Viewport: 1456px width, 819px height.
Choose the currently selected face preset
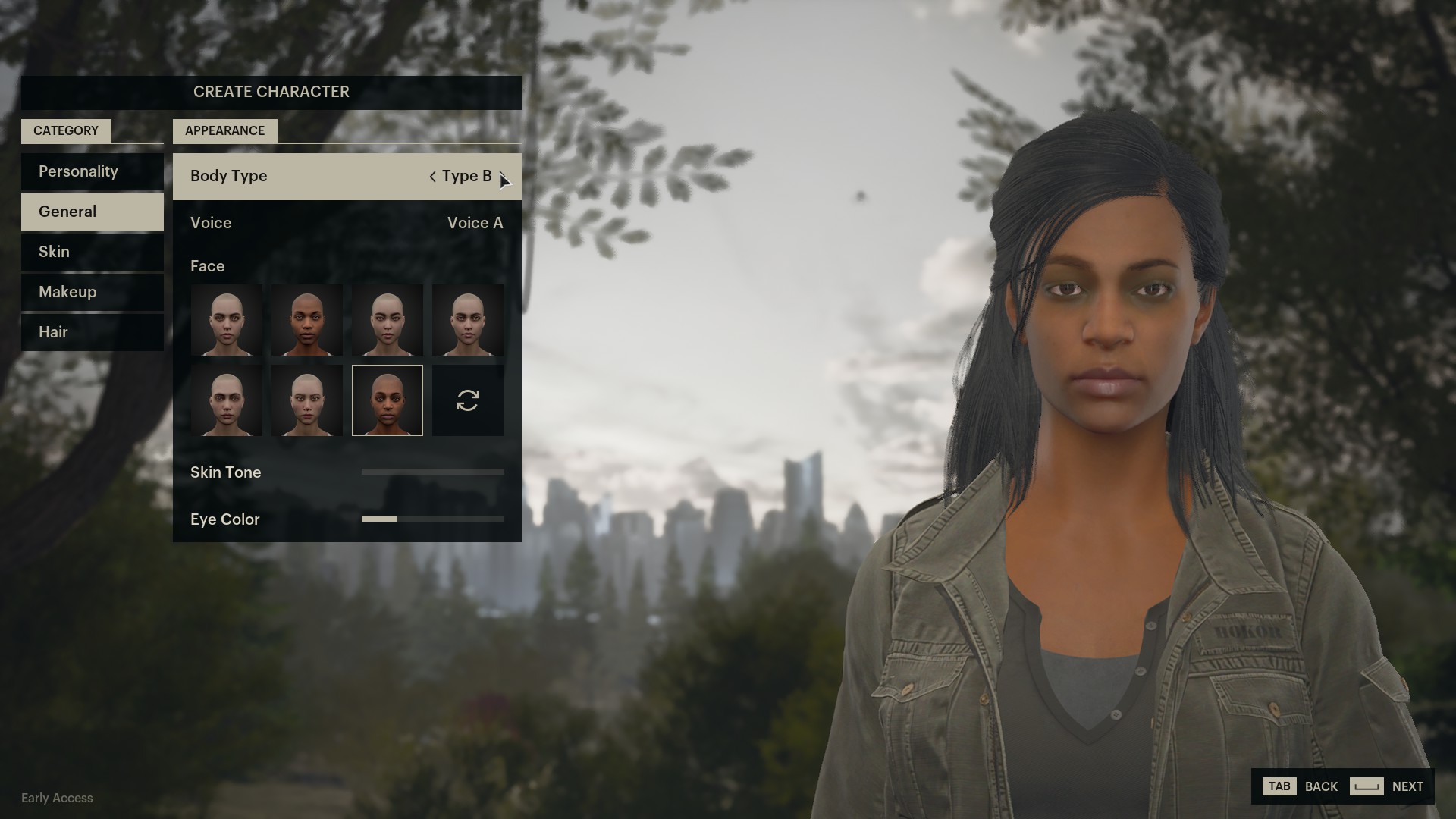[388, 400]
